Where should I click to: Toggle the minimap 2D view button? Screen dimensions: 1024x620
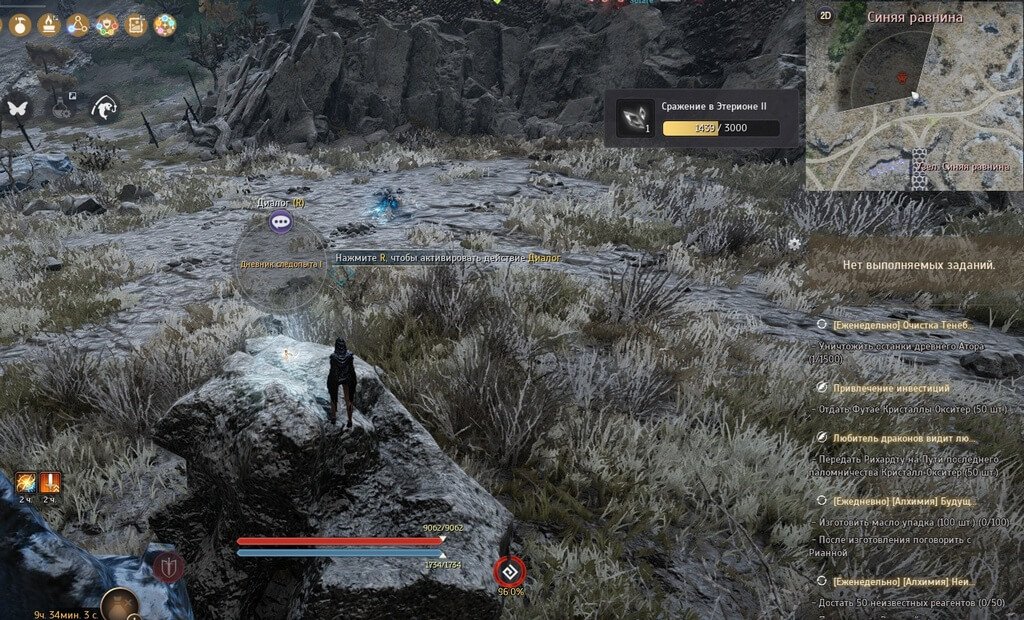[x=825, y=16]
